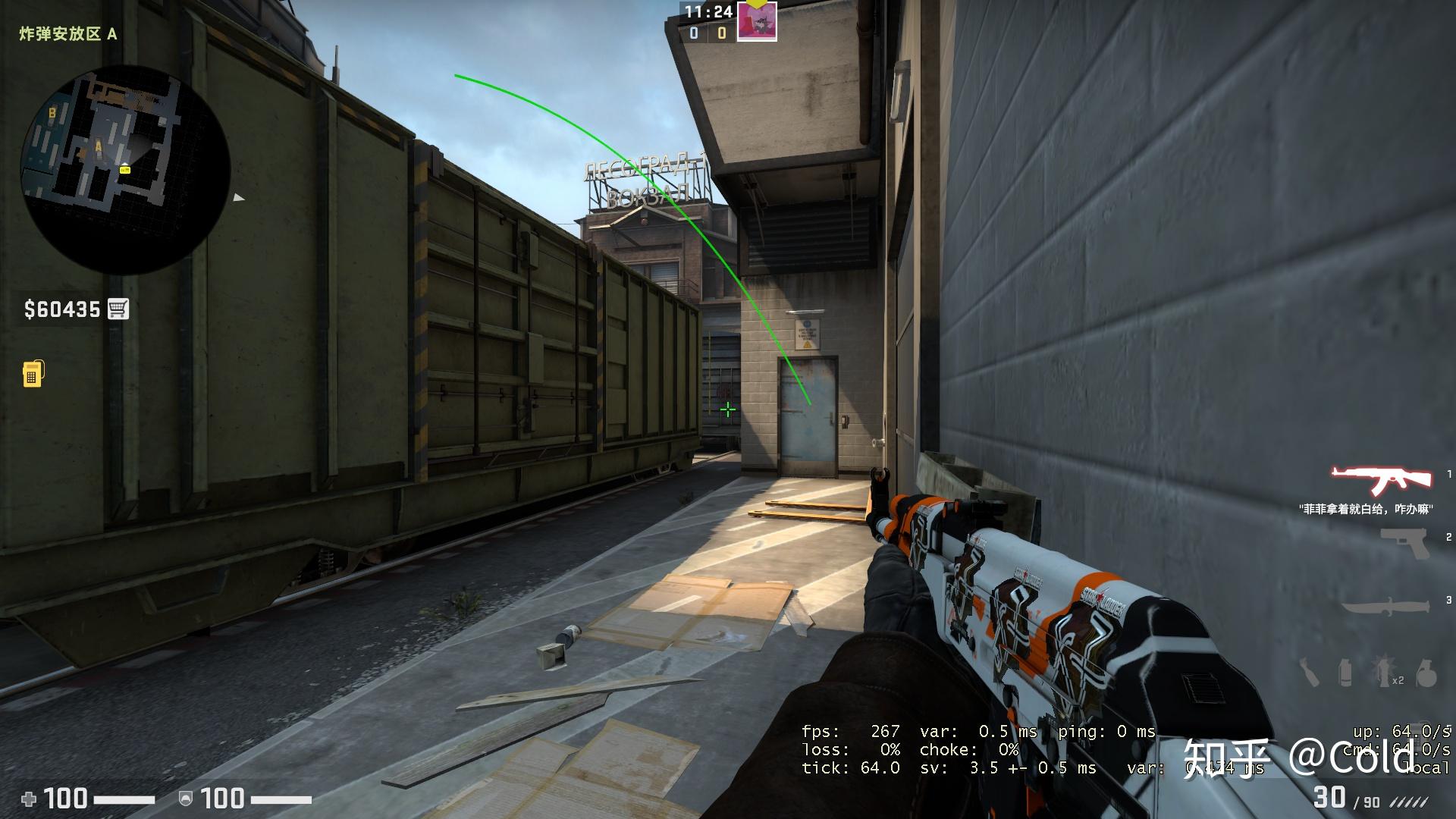Choose the flashbang icon marked x2
Image resolution: width=1456 pixels, height=819 pixels.
coord(1384,673)
